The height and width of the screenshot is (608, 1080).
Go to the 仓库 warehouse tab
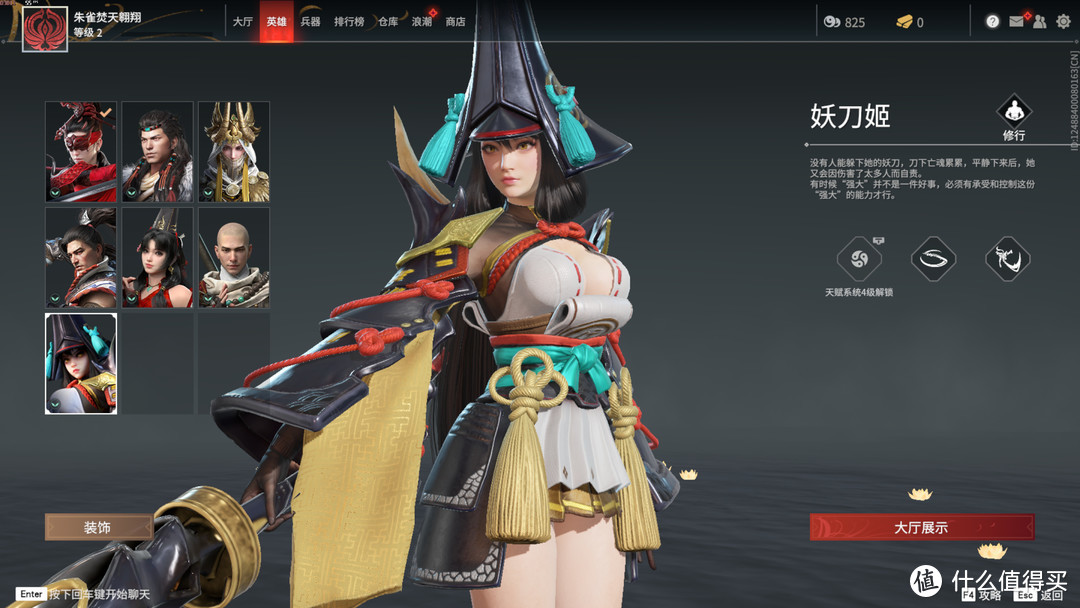[x=388, y=21]
